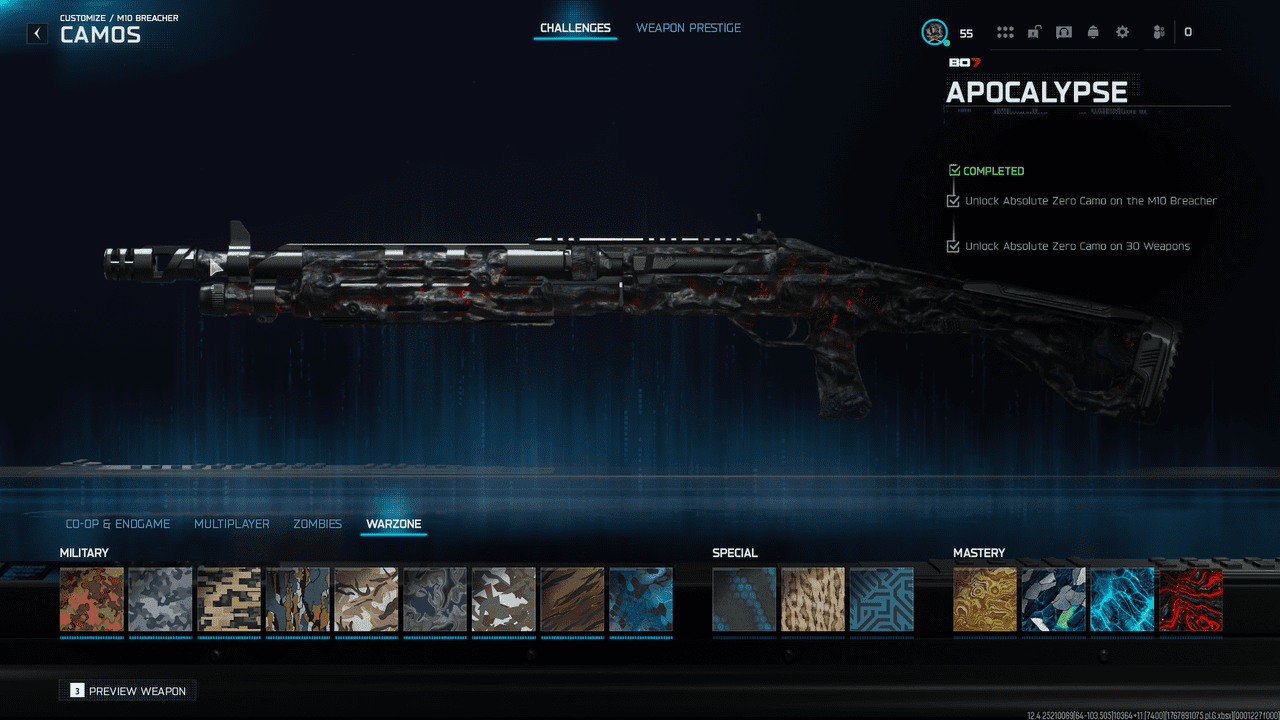Viewport: 1280px width, 720px height.
Task: Switch to the Weapon Prestige tab
Action: (x=688, y=28)
